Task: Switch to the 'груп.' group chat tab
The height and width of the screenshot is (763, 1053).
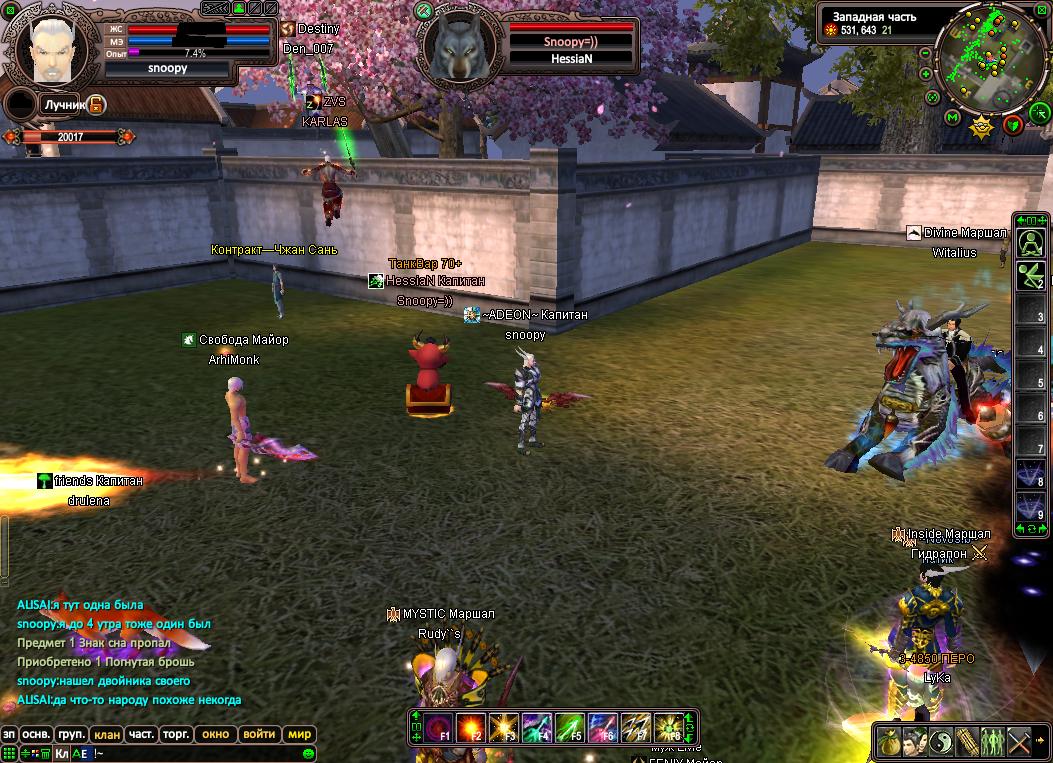Action: pyautogui.click(x=72, y=734)
